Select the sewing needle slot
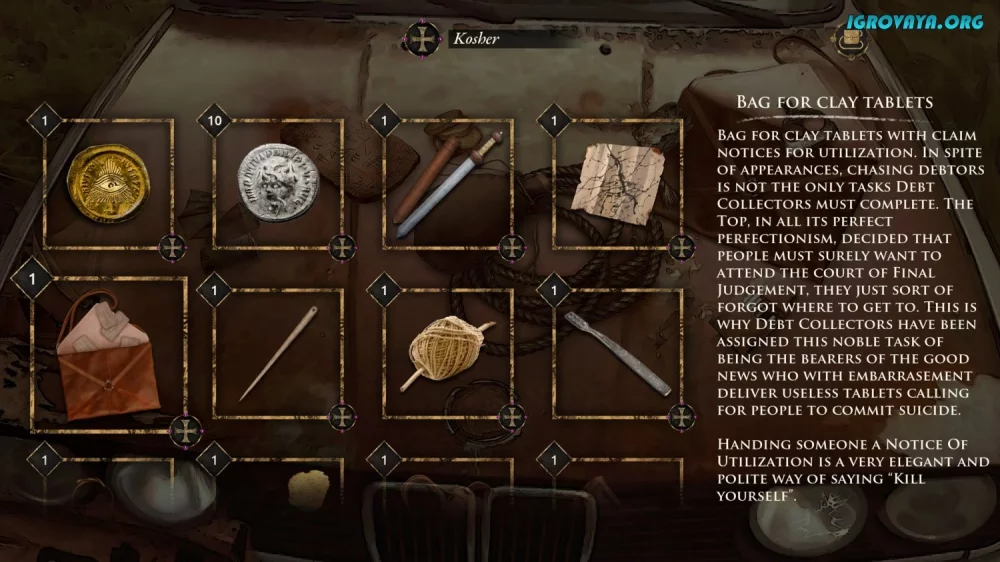Viewport: 1000px width, 562px height. click(x=278, y=352)
